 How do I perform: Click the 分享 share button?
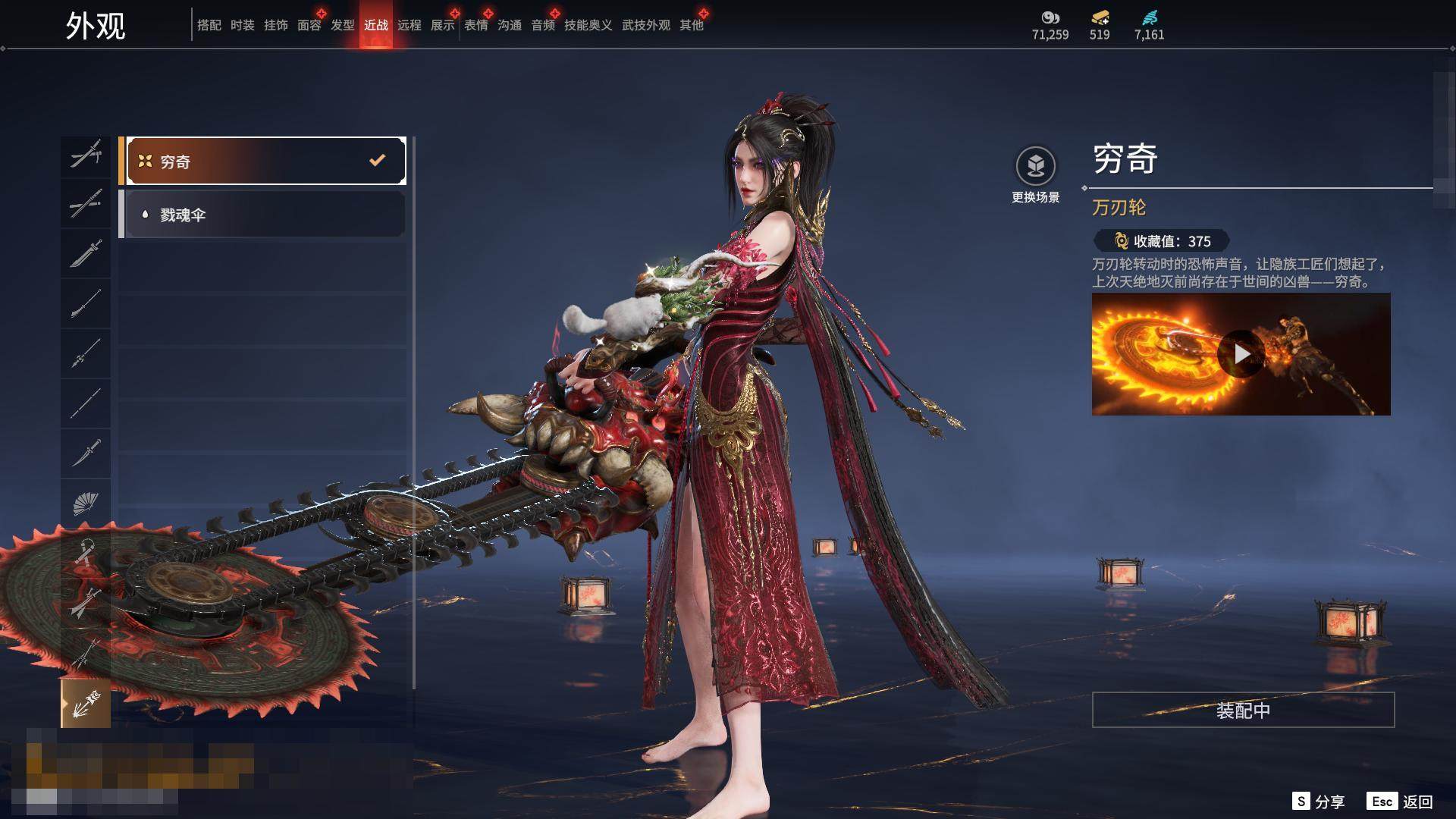[x=1319, y=801]
